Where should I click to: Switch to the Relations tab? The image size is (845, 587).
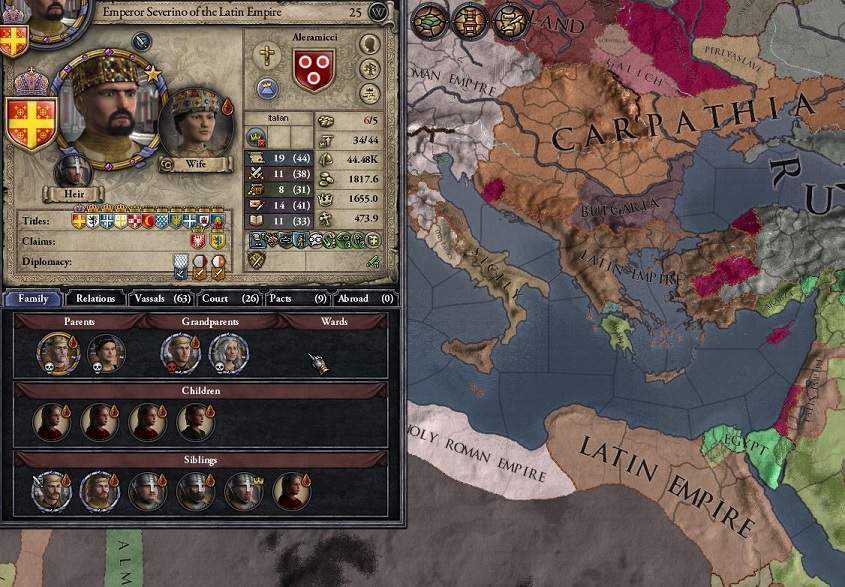click(x=95, y=298)
